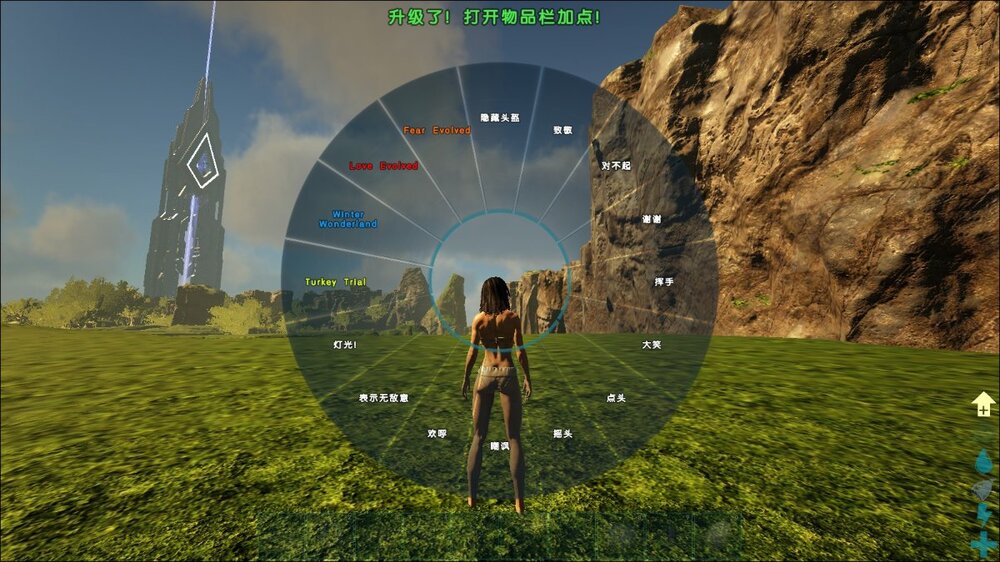Select the 对不起 sorry emote
This screenshot has width=1000, height=562.
coord(616,165)
